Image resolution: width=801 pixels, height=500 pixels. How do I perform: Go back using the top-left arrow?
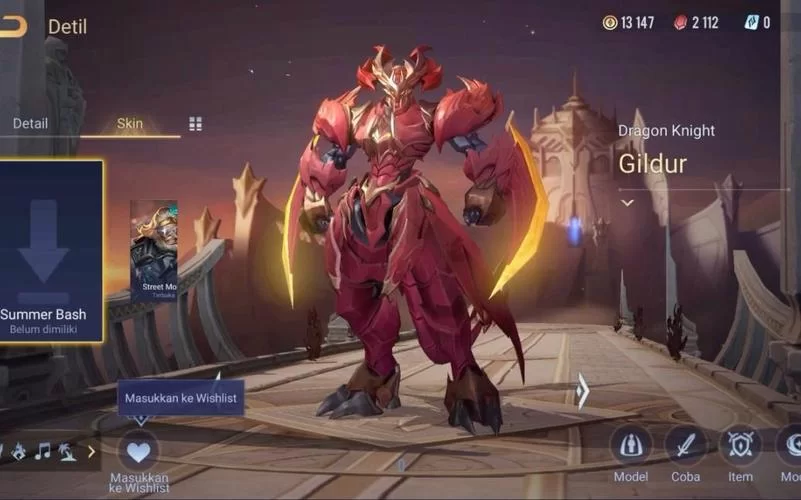click(x=13, y=26)
